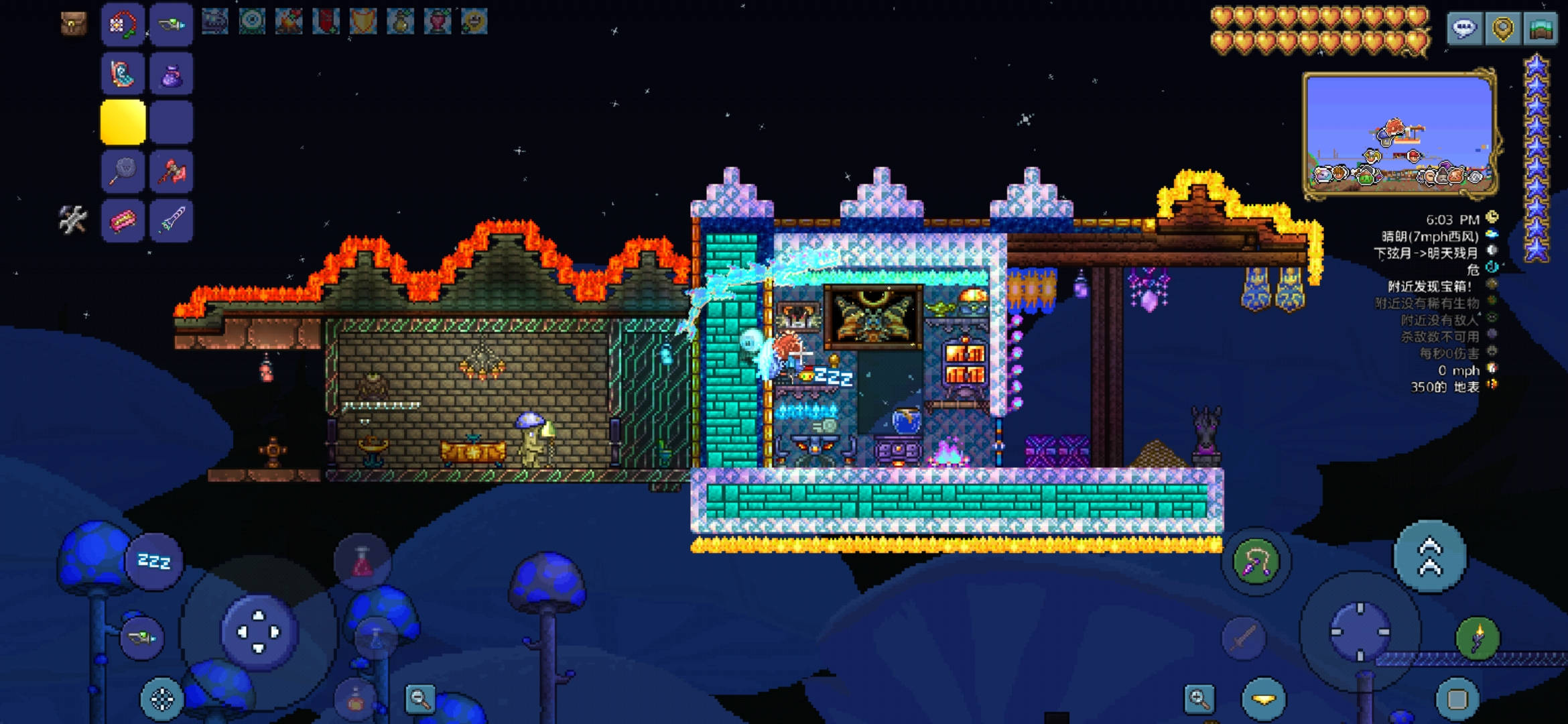Open crafting with the hammer-and-wrench icon
The width and height of the screenshot is (1568, 724).
coord(72,219)
